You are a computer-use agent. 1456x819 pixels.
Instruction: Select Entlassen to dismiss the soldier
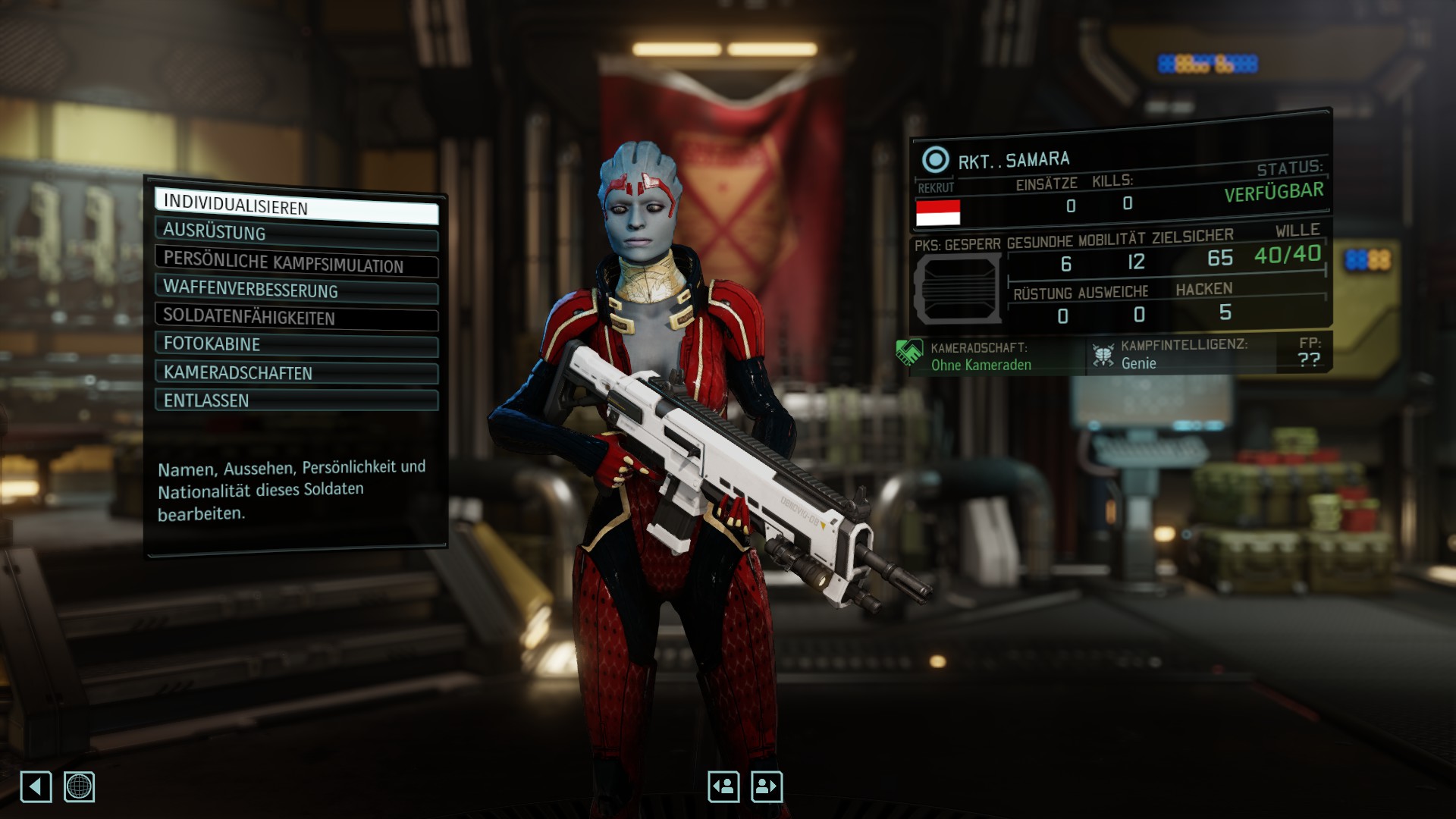coord(296,400)
